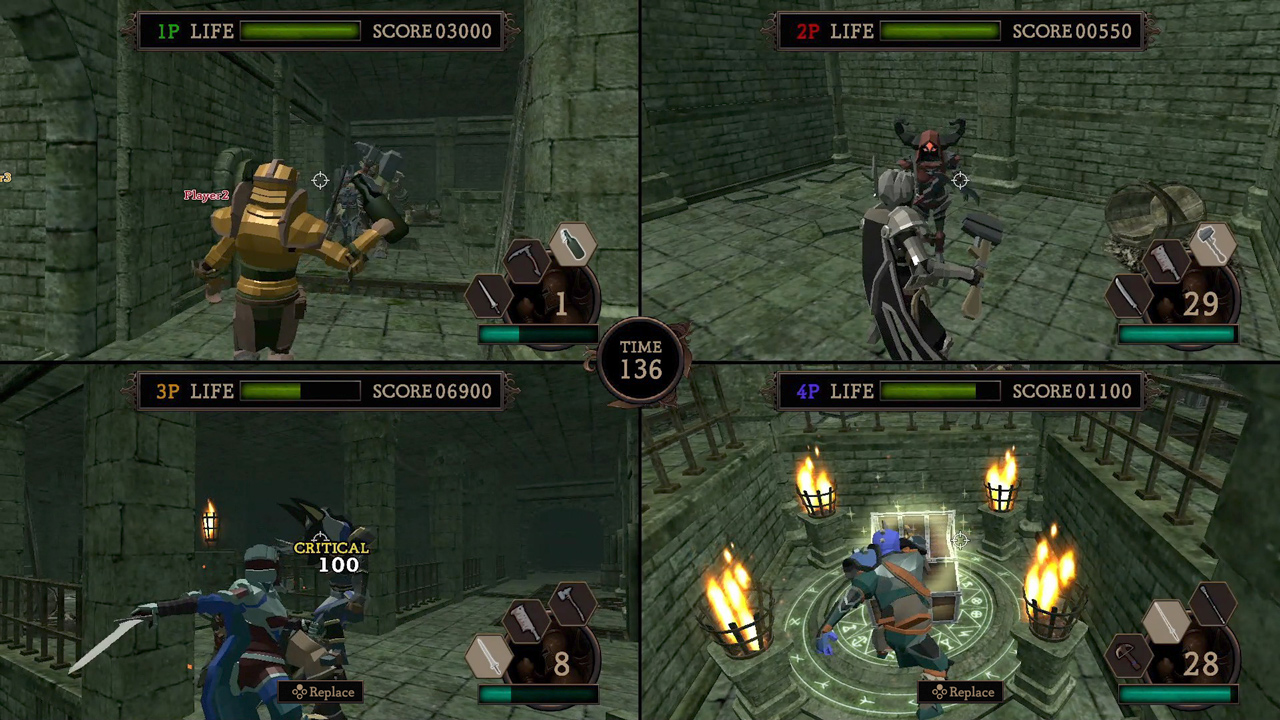Expand the central TIME display

[x=640, y=360]
